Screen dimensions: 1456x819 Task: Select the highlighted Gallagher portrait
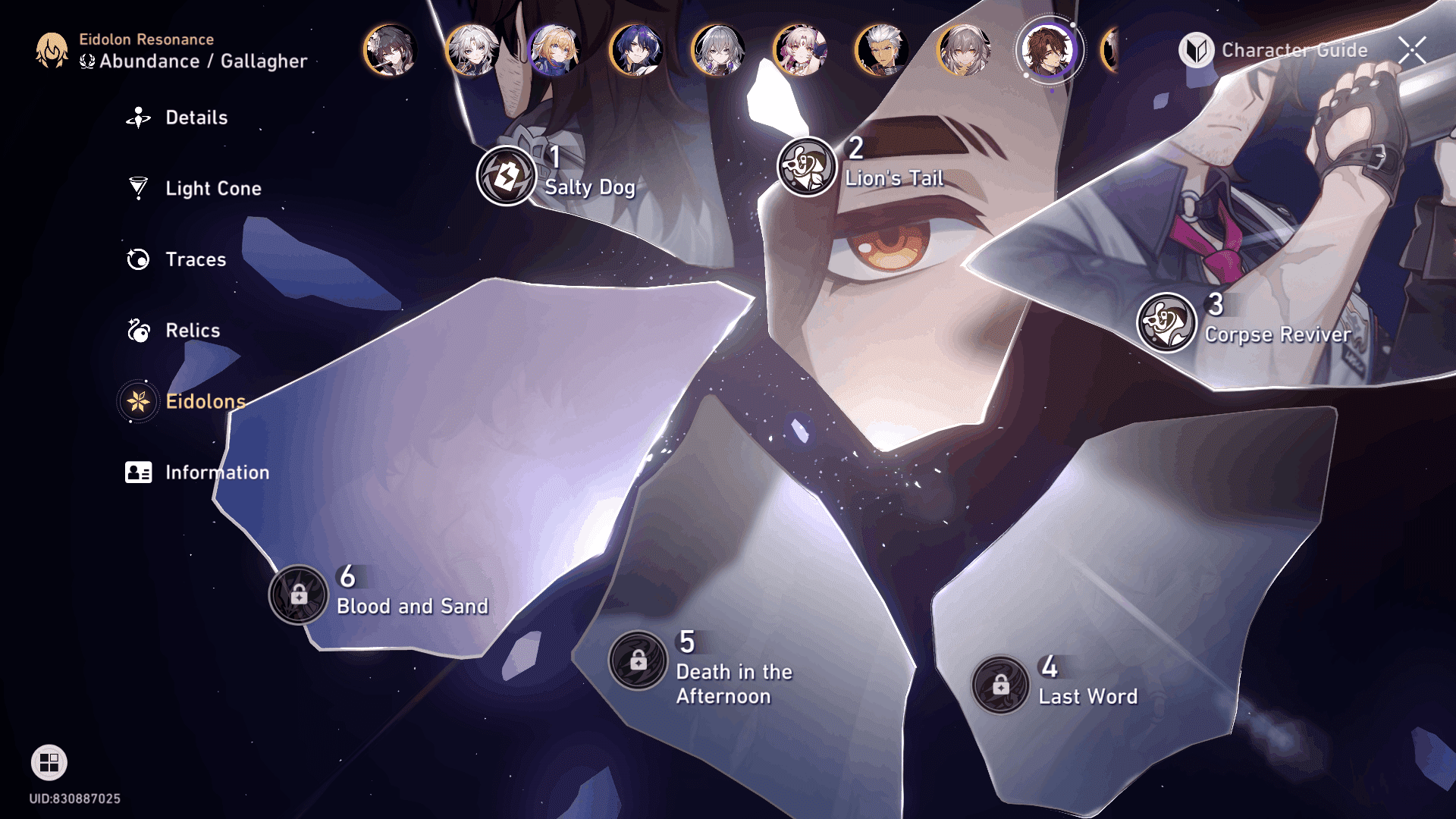tap(1049, 50)
